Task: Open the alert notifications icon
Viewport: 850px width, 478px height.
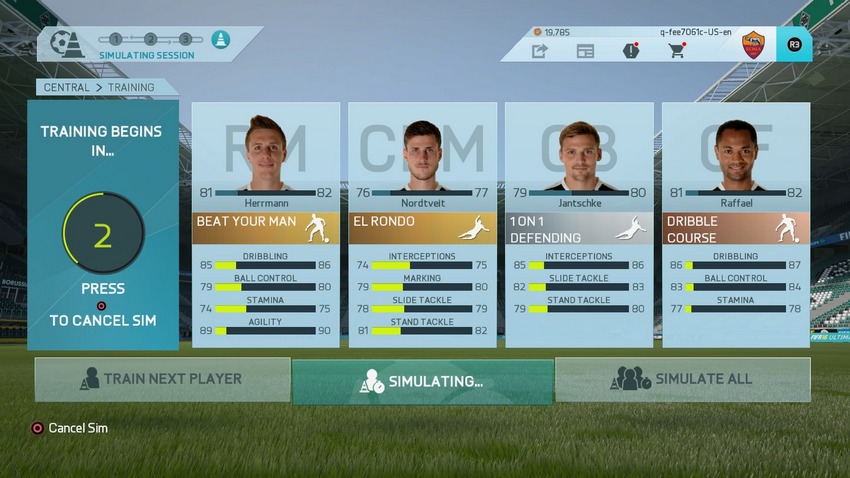Action: pos(631,51)
